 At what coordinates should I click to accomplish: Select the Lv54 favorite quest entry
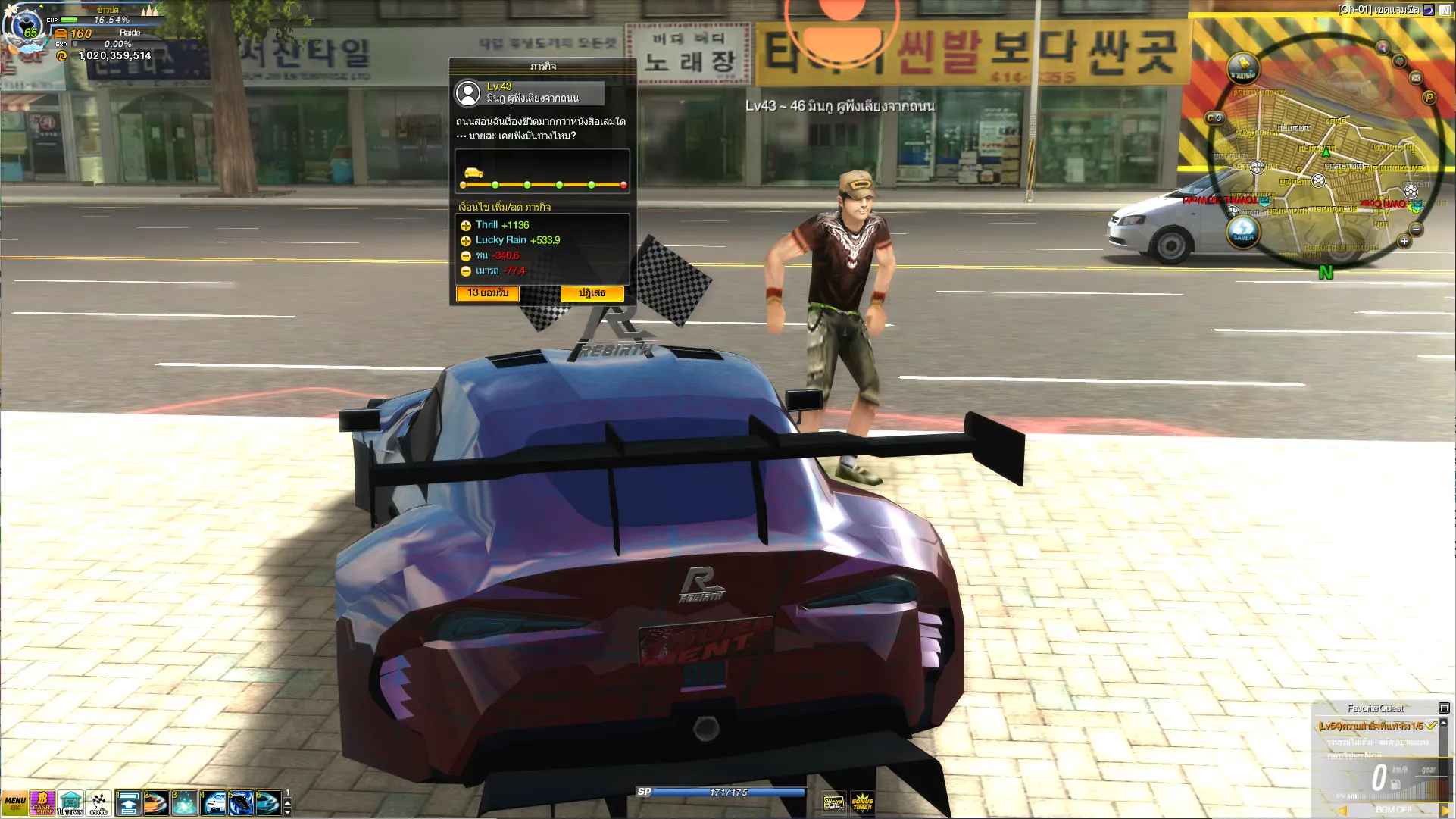[x=1370, y=726]
